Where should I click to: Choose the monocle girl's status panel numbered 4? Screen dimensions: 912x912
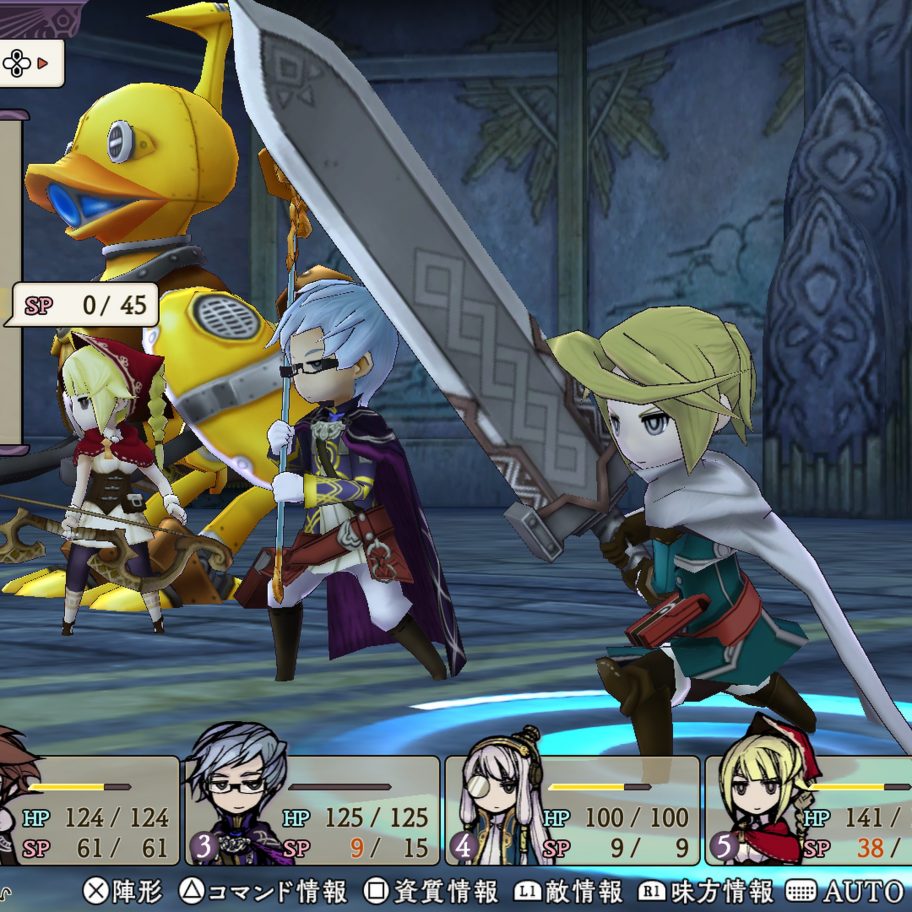pyautogui.click(x=572, y=810)
